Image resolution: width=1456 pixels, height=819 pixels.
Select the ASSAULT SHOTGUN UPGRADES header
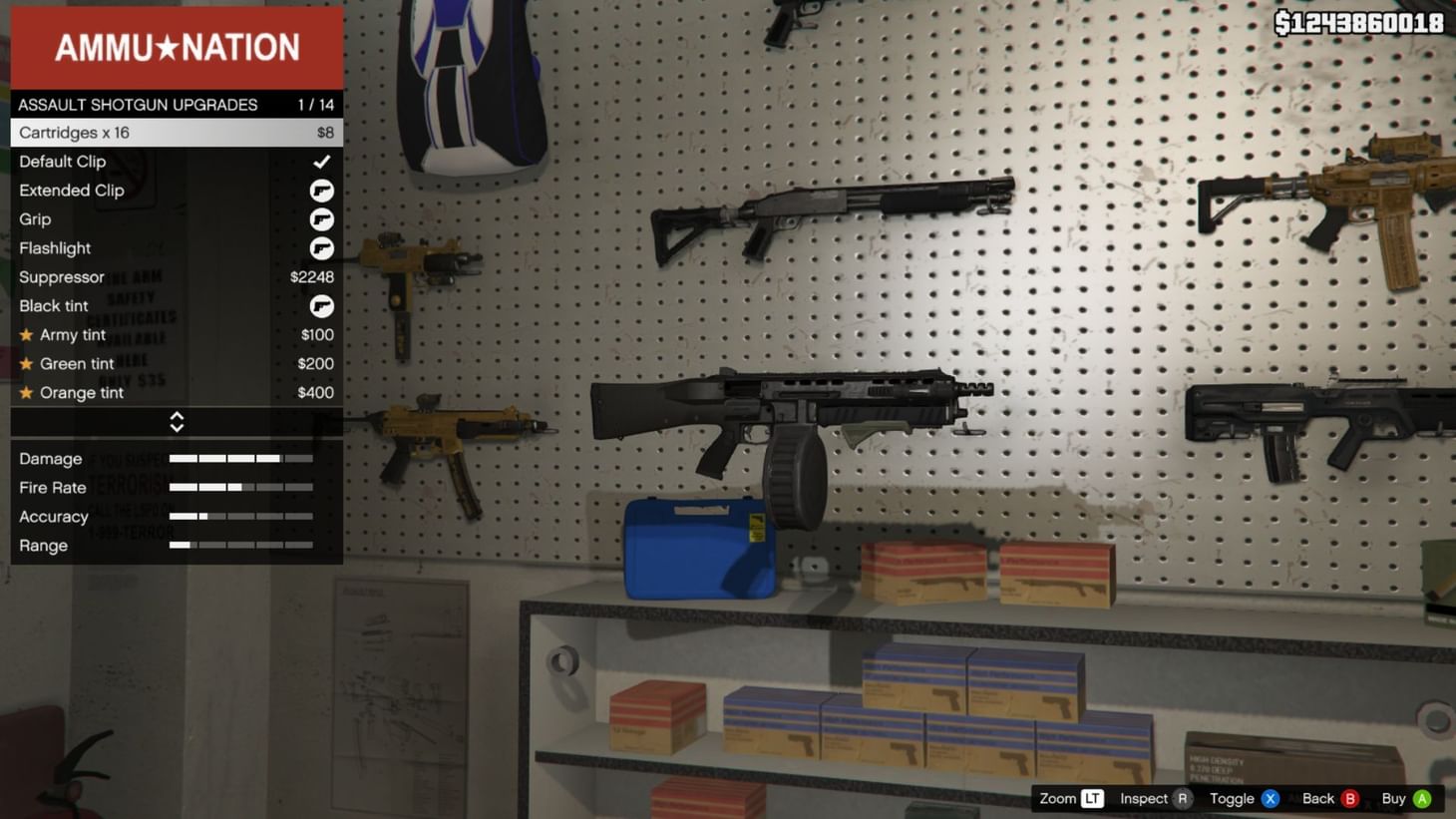(137, 104)
